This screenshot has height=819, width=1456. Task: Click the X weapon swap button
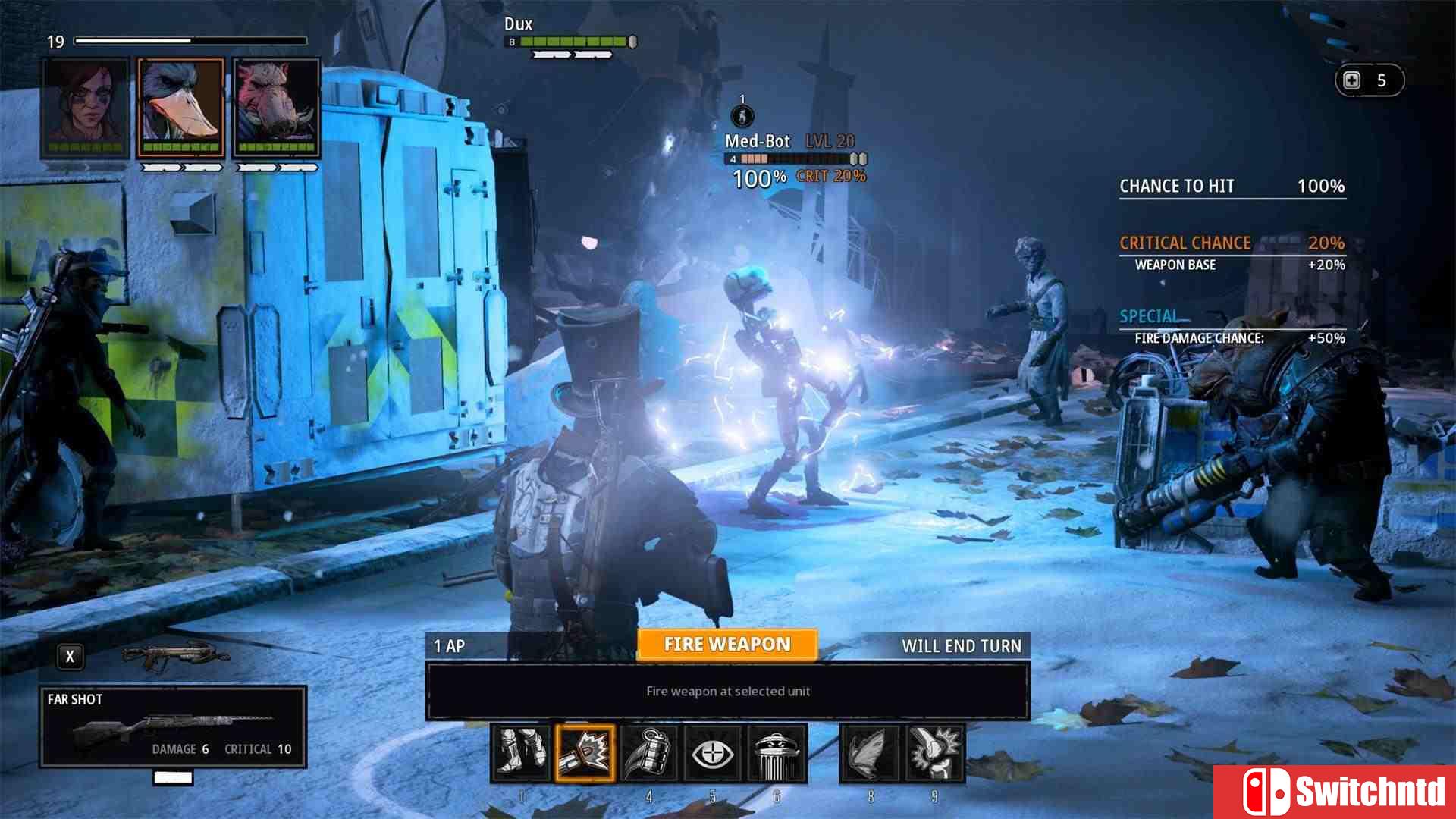tap(71, 656)
